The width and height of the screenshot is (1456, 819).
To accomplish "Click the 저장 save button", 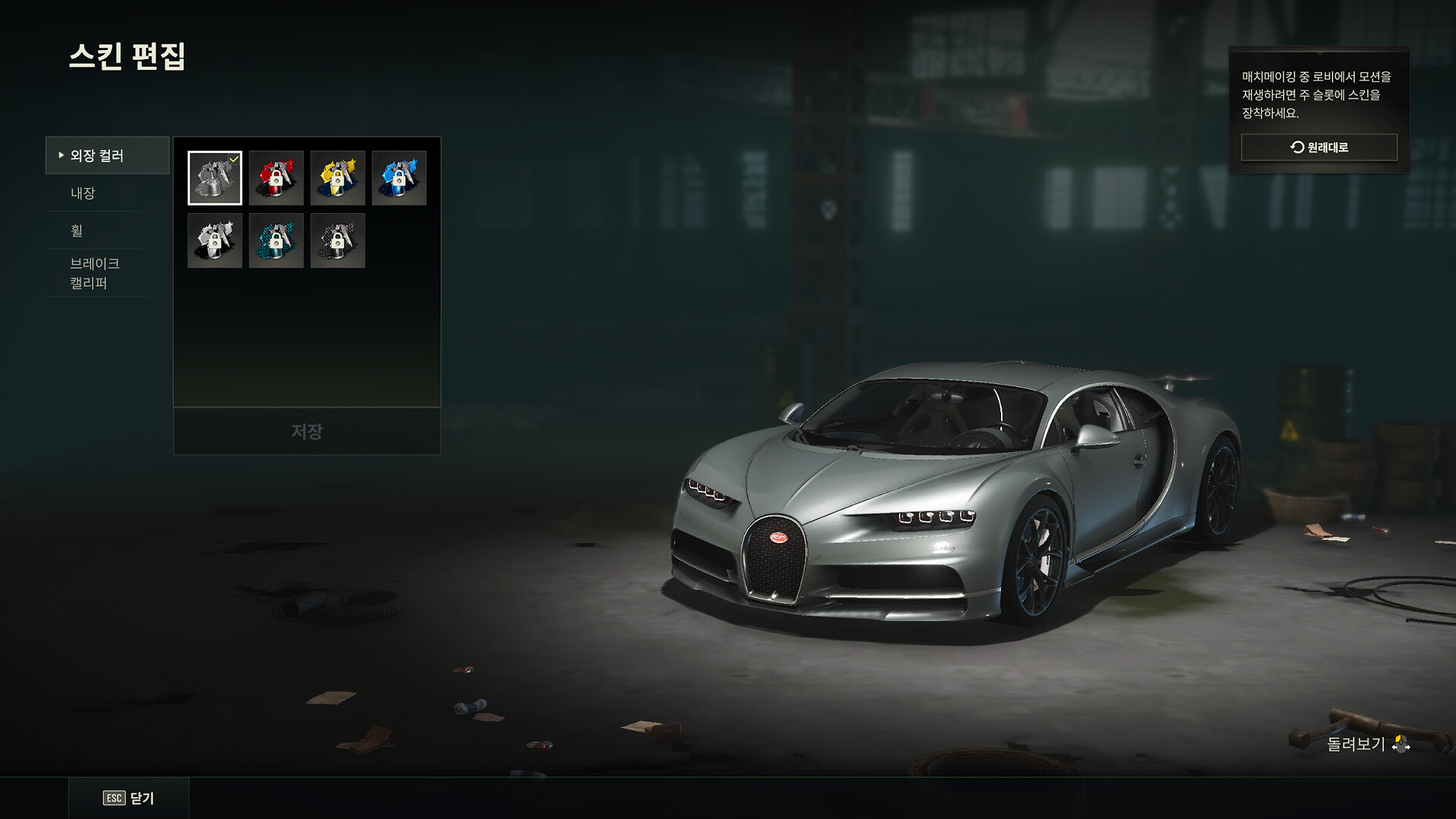I will (307, 431).
